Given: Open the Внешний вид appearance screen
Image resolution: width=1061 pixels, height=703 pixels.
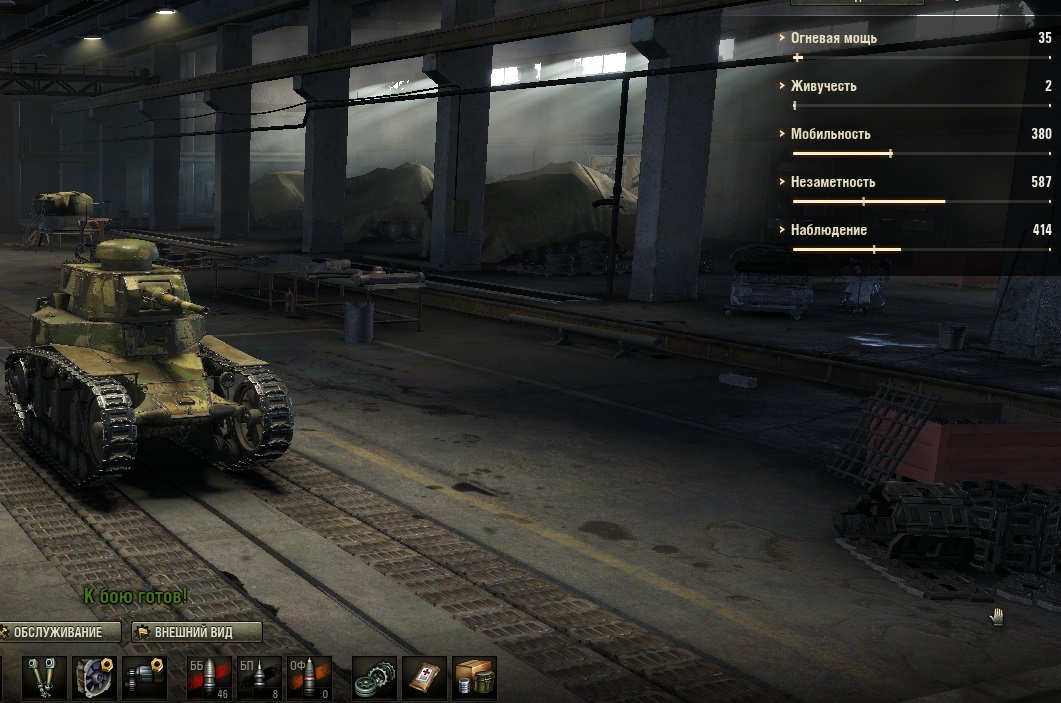Looking at the screenshot, I should [x=197, y=632].
